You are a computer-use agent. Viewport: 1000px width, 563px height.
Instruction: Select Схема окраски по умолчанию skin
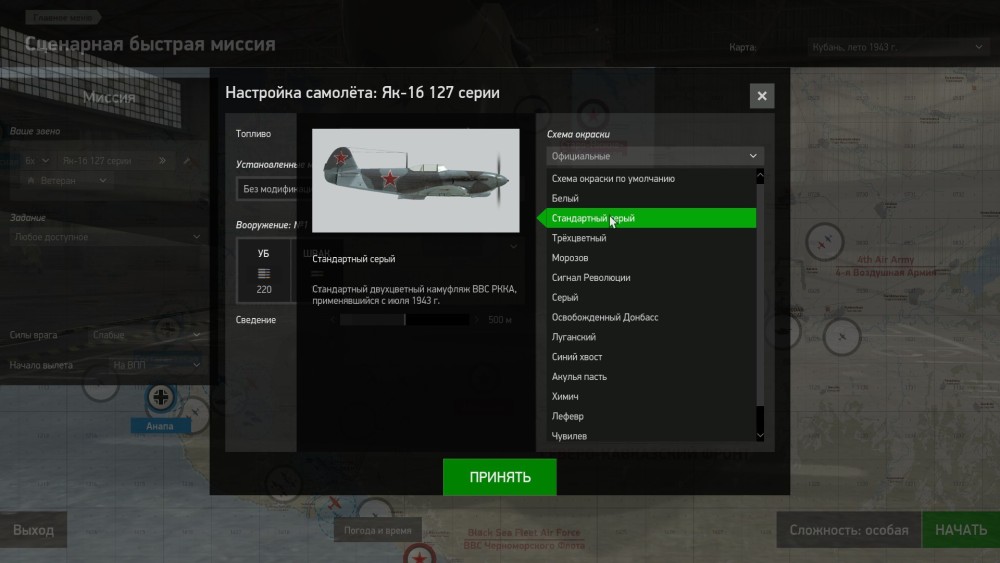[x=613, y=178]
